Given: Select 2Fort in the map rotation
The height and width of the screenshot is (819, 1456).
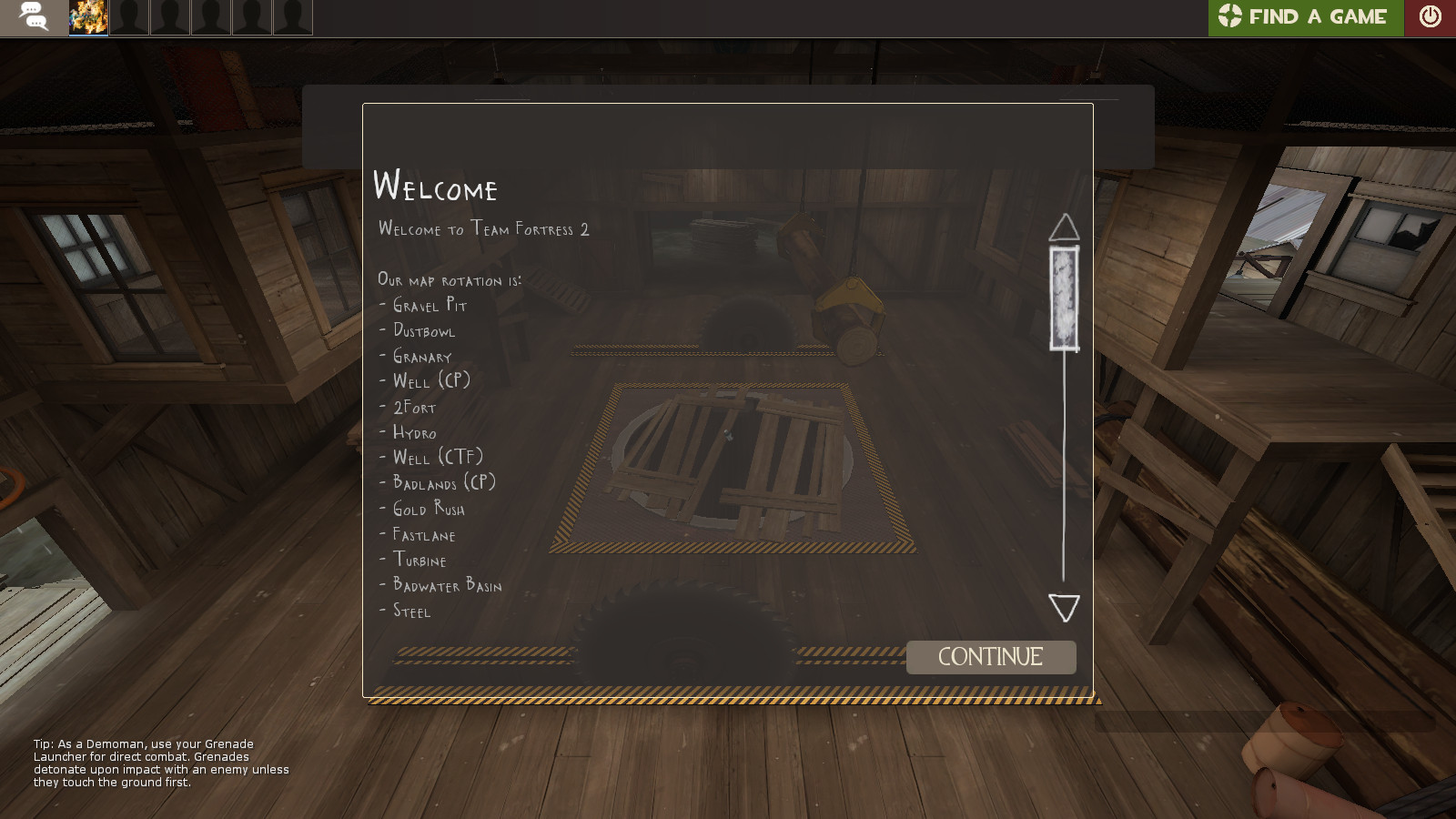Looking at the screenshot, I should coord(414,409).
